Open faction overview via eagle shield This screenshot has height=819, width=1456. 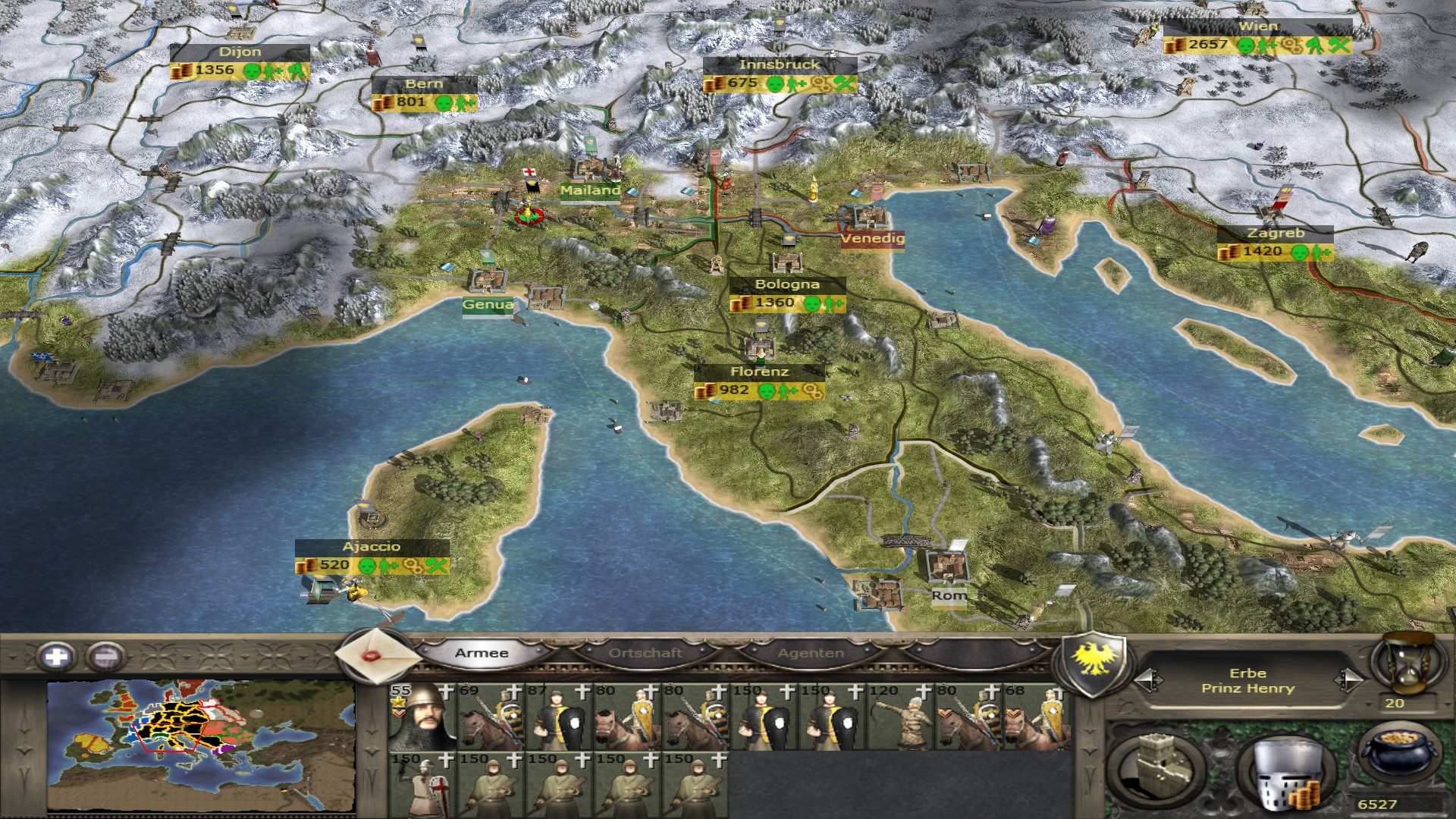tap(1093, 662)
